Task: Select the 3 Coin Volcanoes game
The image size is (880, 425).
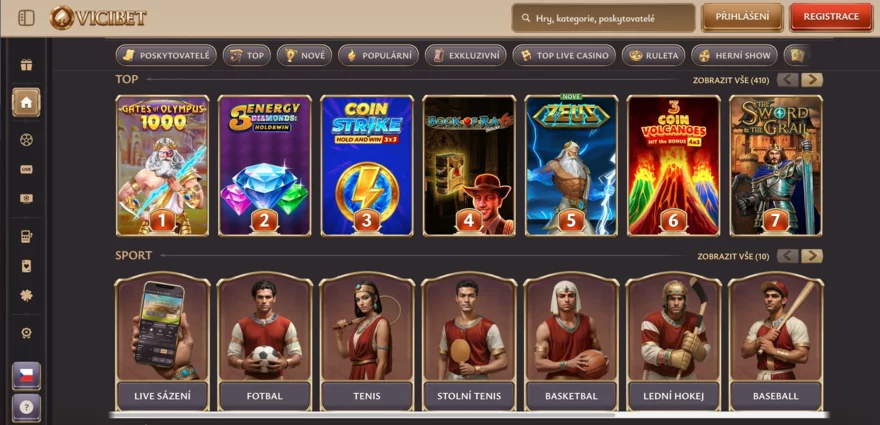Action: [674, 165]
